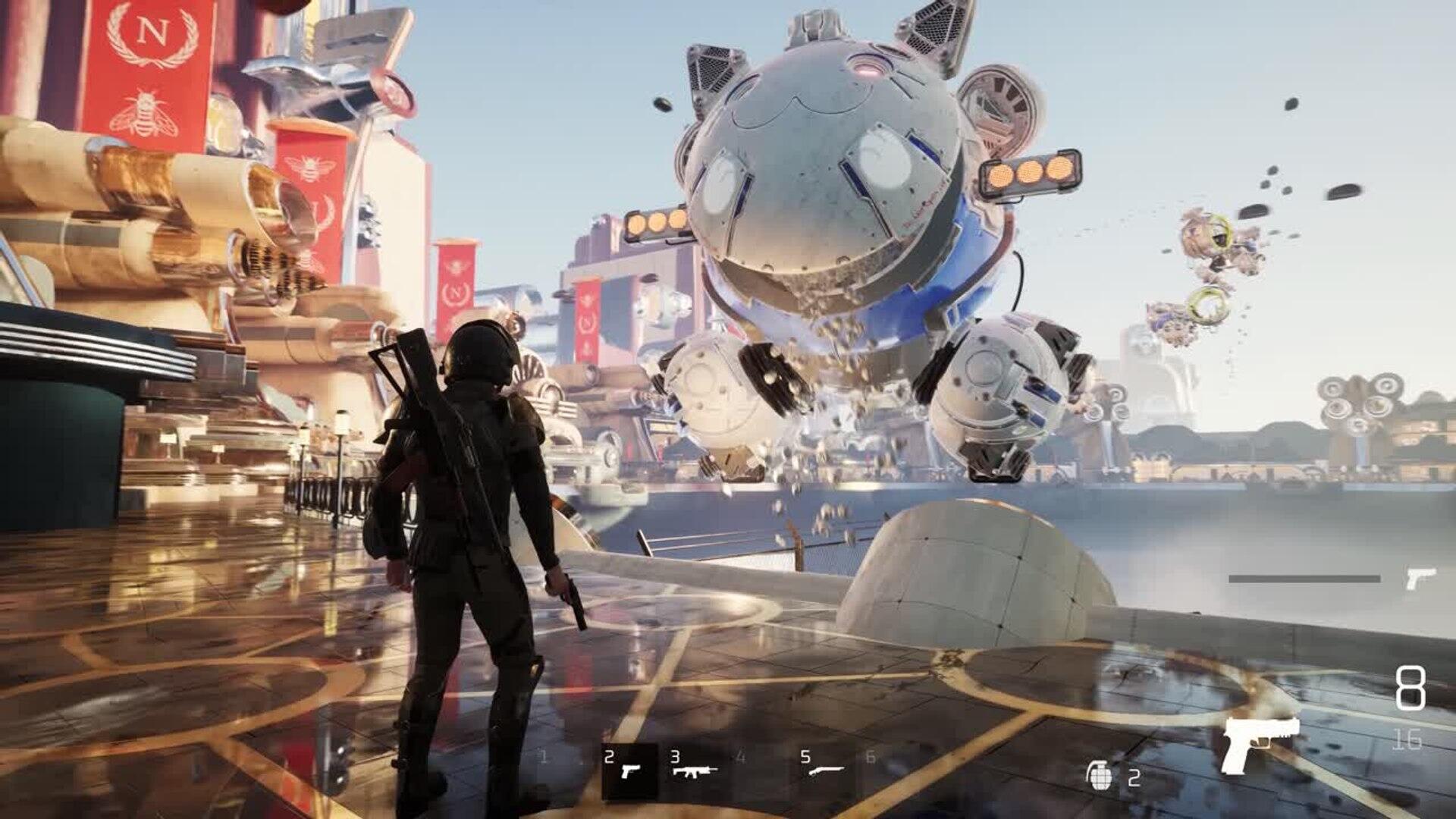Viewport: 1456px width, 819px height.
Task: Click the small pistol icon beside the grey bar
Action: pos(1420,579)
